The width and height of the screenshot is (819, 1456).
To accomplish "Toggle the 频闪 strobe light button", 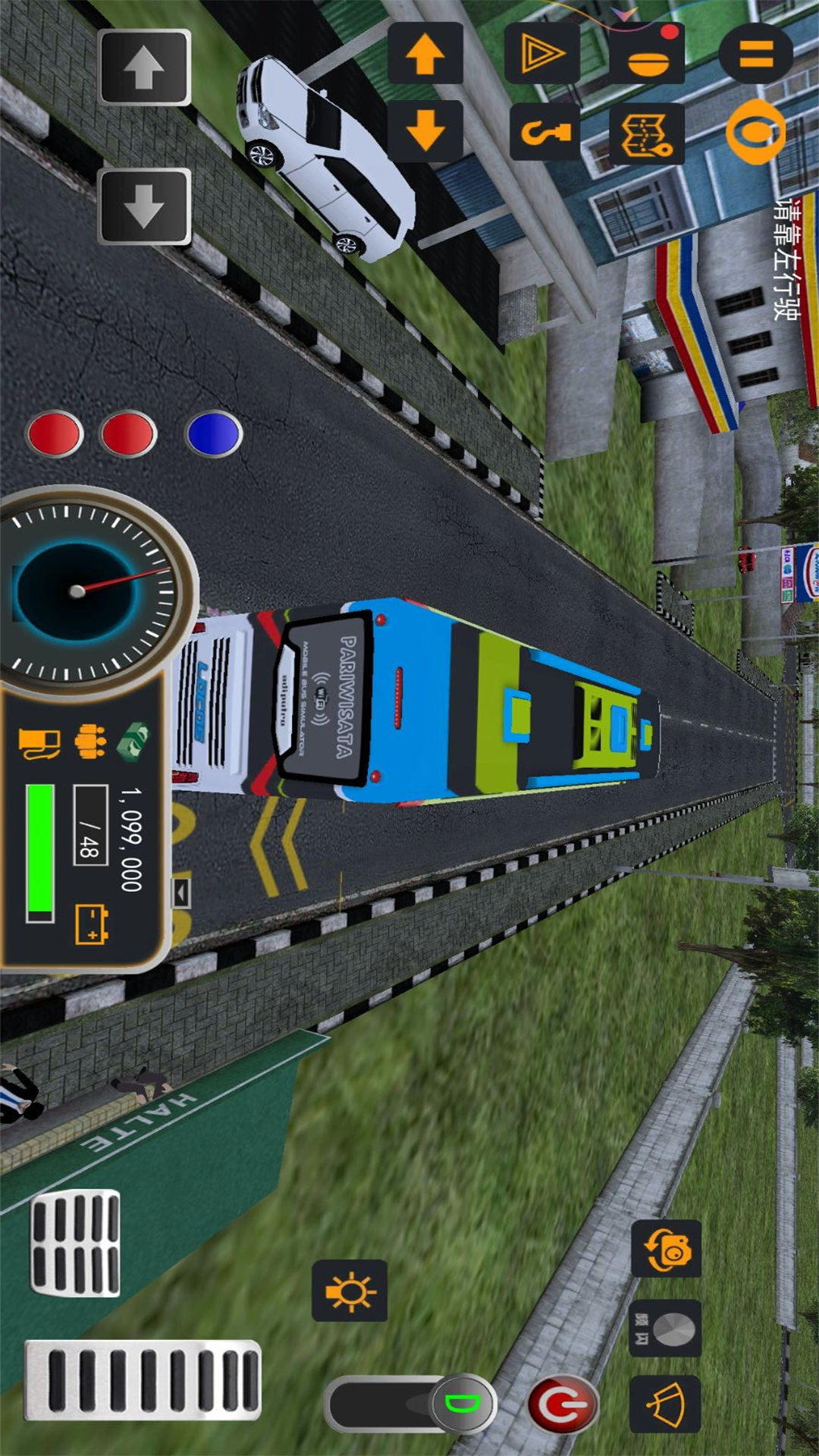I will (x=665, y=1329).
